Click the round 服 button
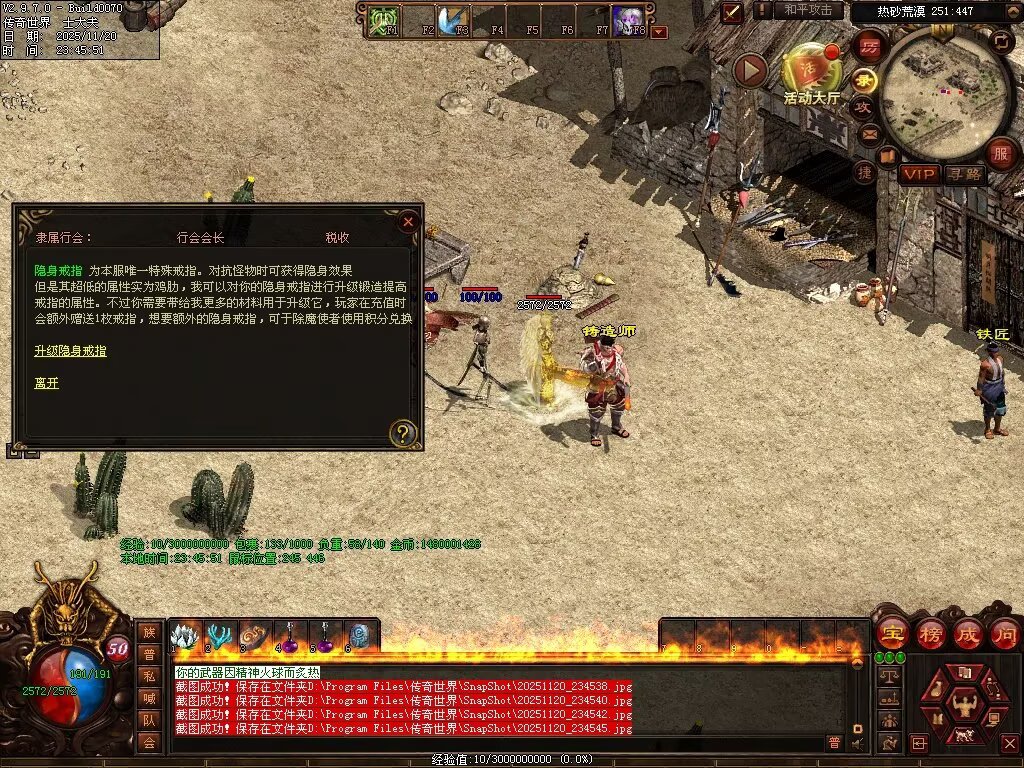 point(1001,154)
